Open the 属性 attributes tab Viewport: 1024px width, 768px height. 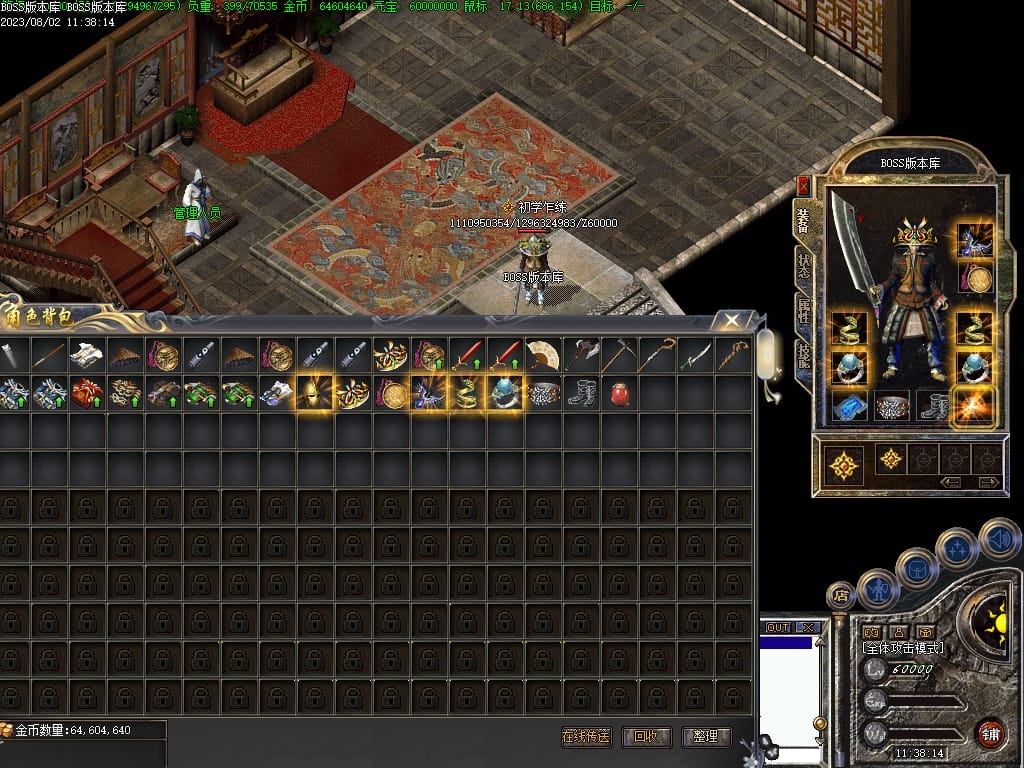804,310
